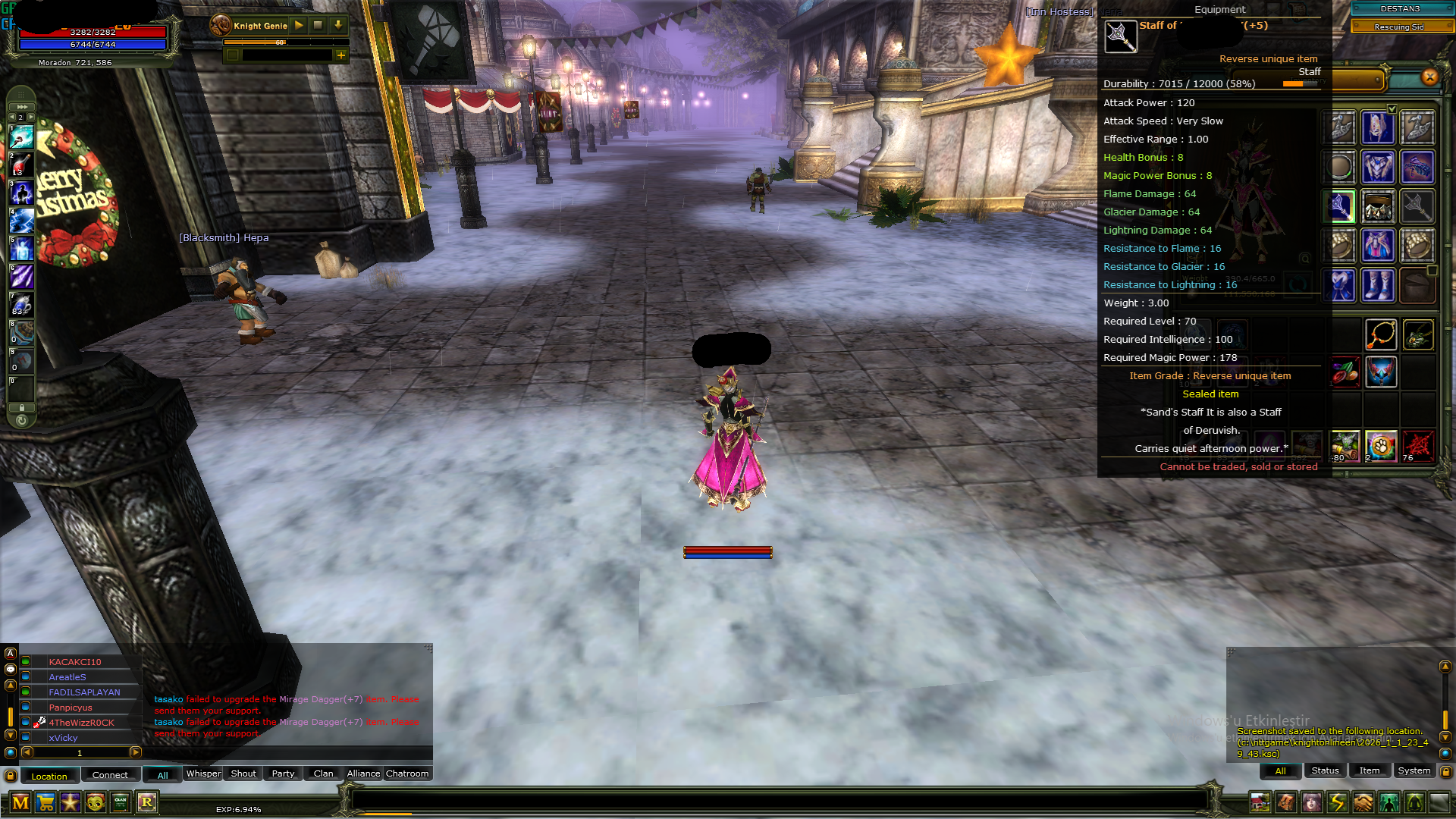Image resolution: width=1456 pixels, height=819 pixels.
Task: Open the Power-Up Store cart icon
Action: pos(47,802)
